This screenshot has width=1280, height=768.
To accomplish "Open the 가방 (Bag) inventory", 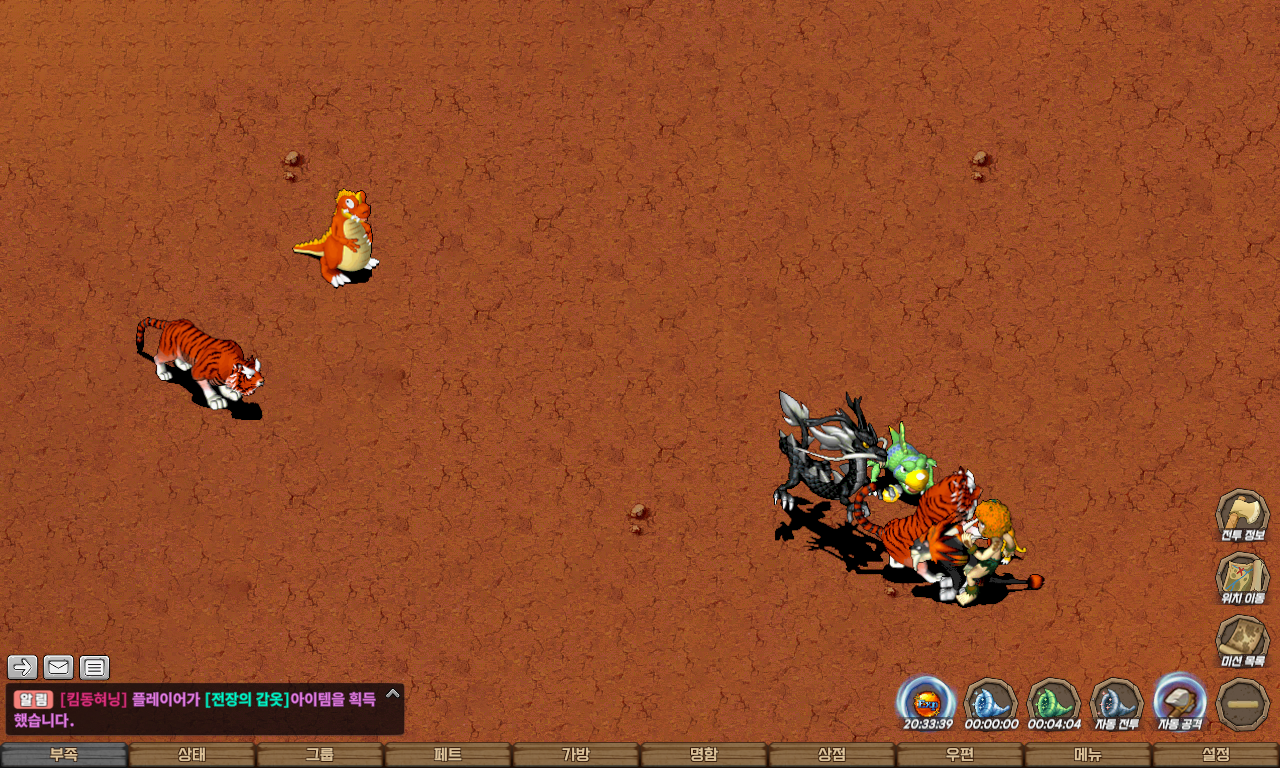I will coord(576,755).
